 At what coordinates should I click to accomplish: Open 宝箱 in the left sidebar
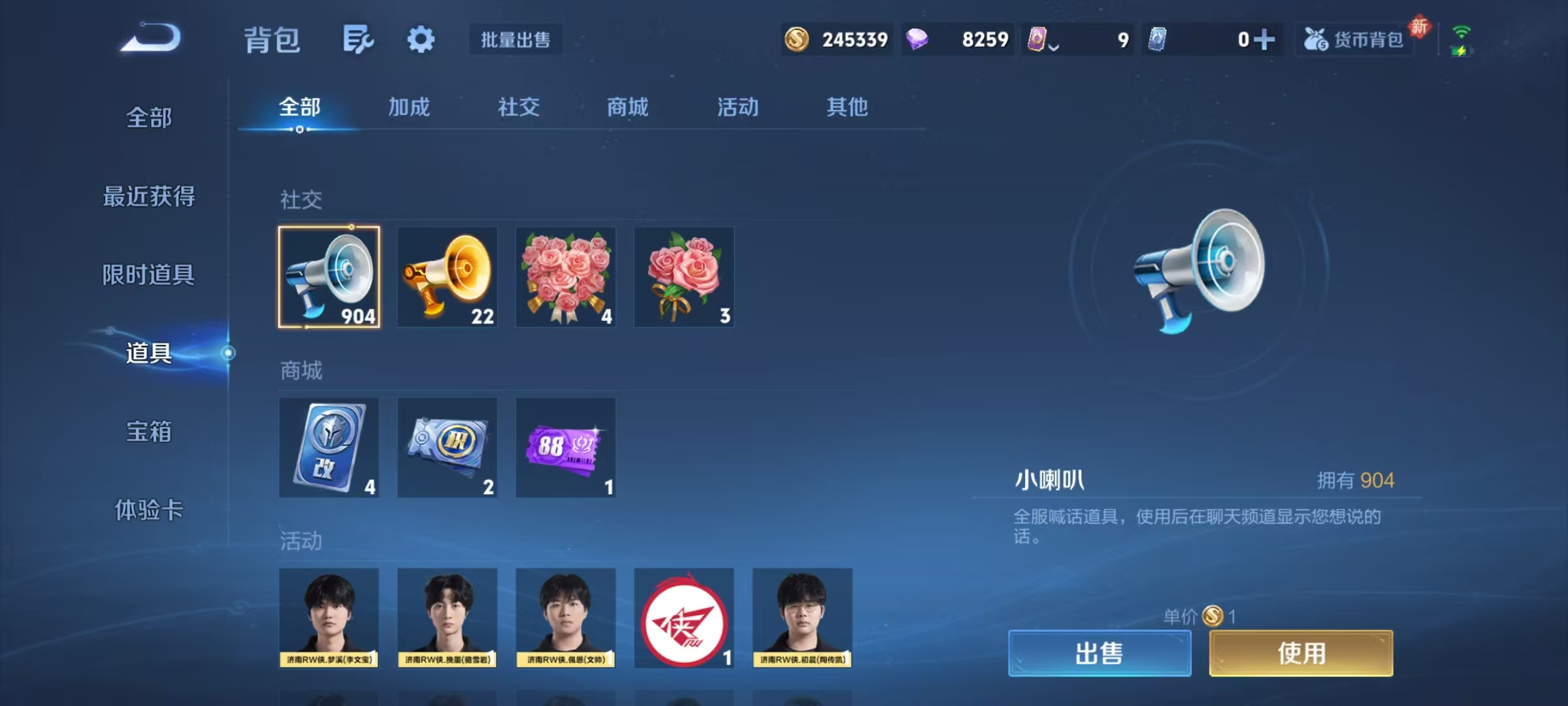[x=149, y=433]
